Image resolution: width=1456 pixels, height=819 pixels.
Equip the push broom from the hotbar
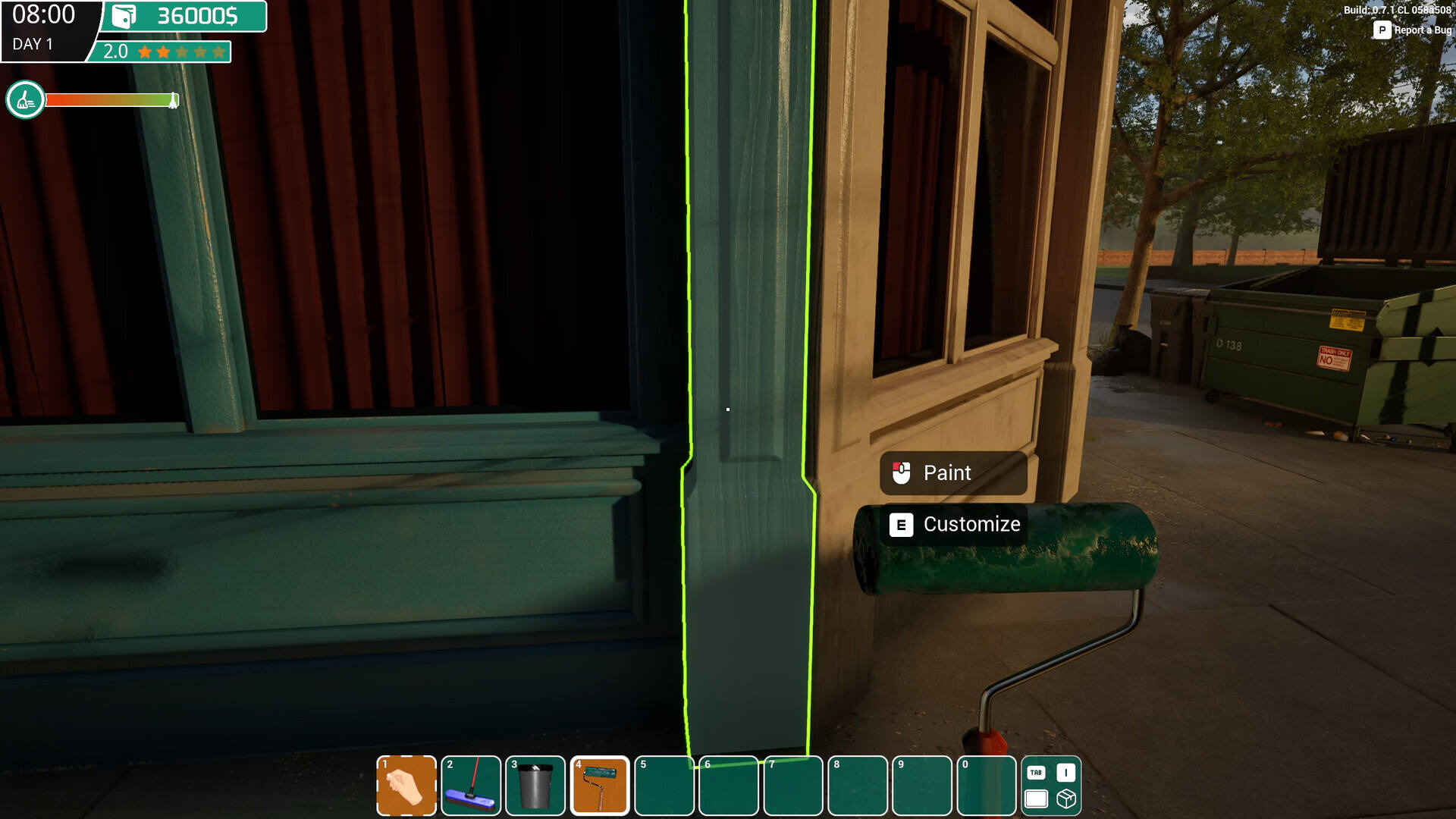(470, 786)
